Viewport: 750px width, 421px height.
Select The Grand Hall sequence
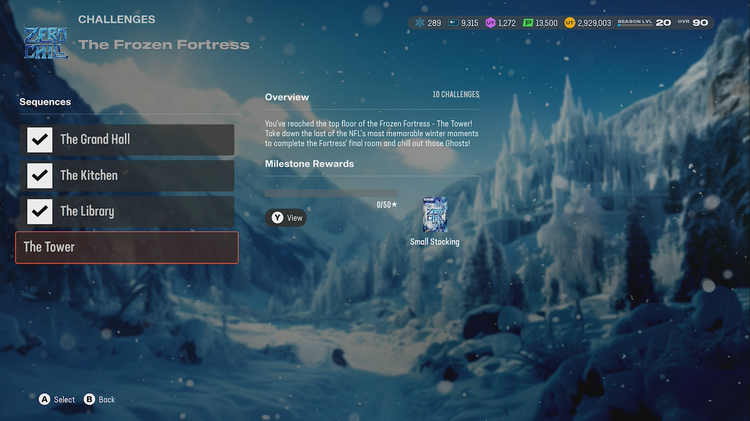click(x=127, y=140)
